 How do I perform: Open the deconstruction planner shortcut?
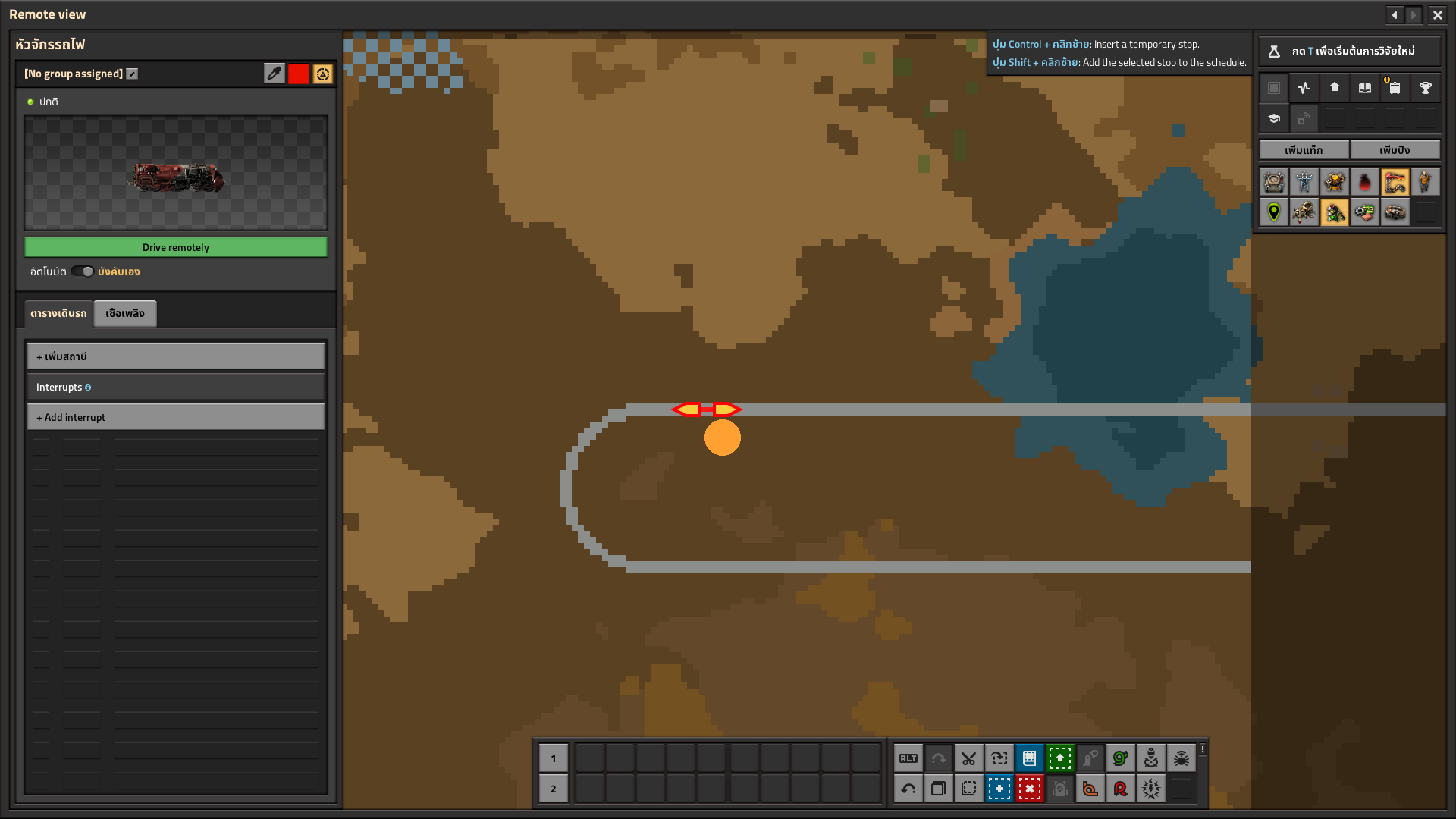1029,789
